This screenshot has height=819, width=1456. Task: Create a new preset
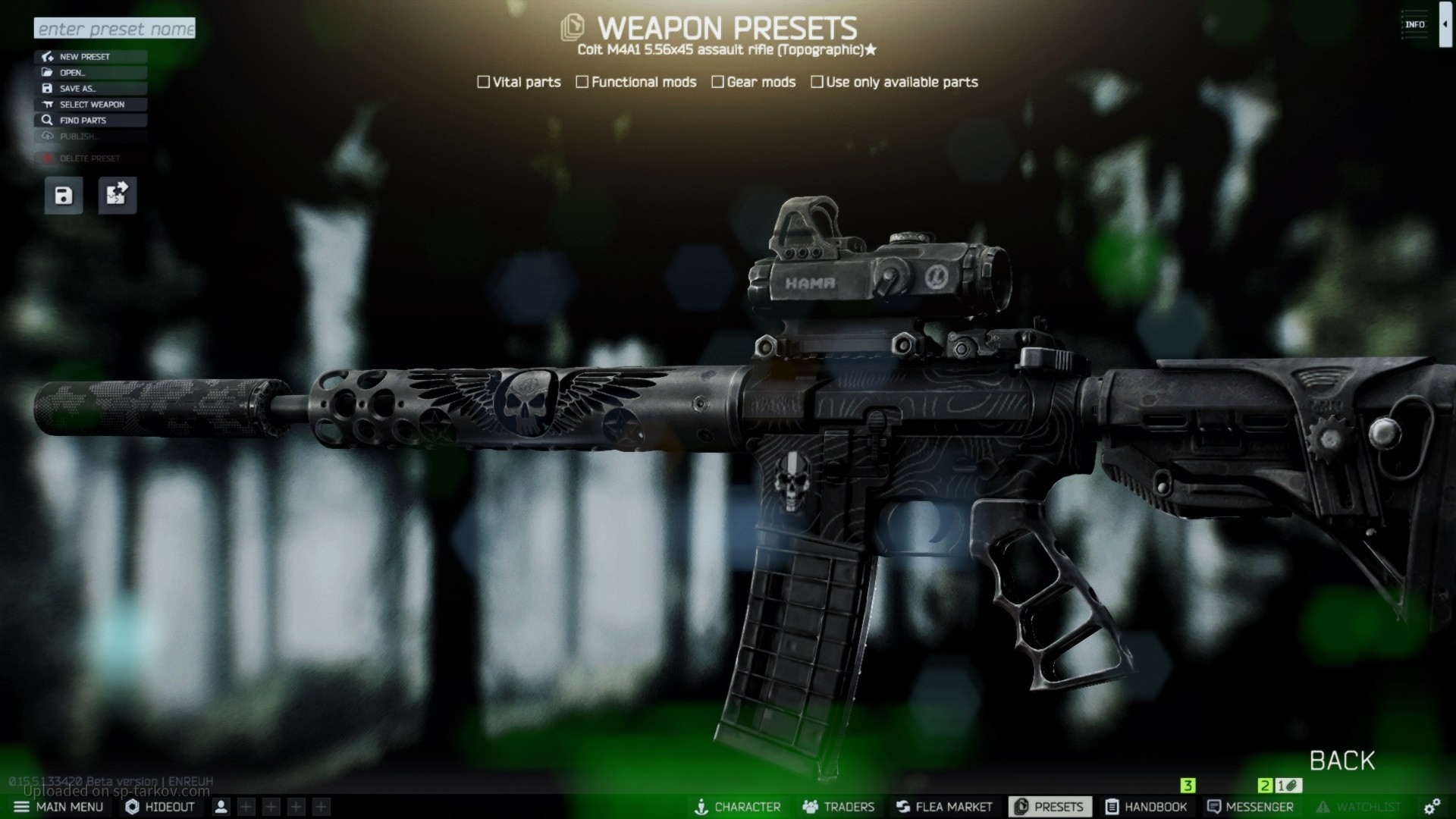[90, 57]
